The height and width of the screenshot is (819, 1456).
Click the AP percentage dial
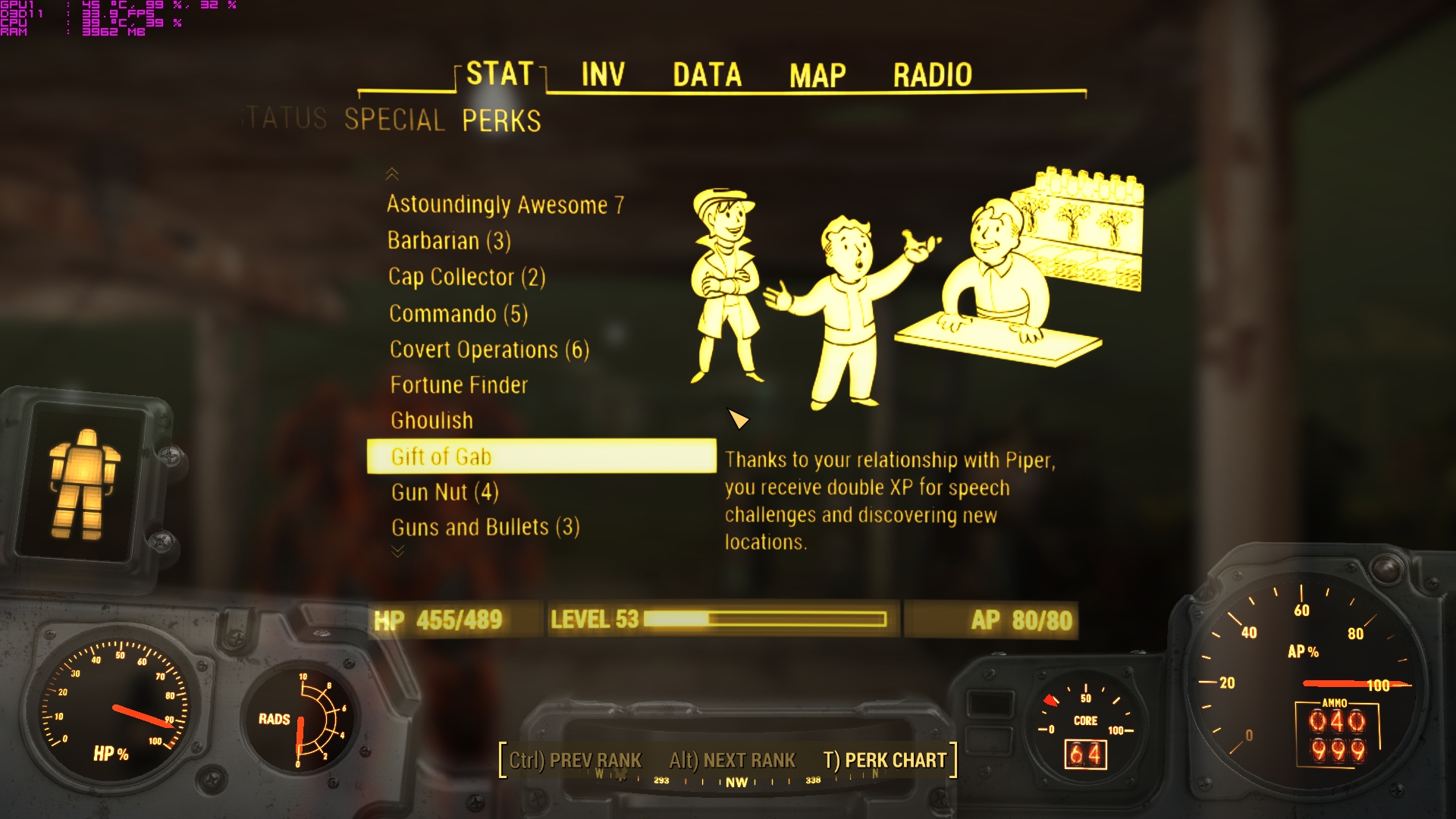[1304, 660]
